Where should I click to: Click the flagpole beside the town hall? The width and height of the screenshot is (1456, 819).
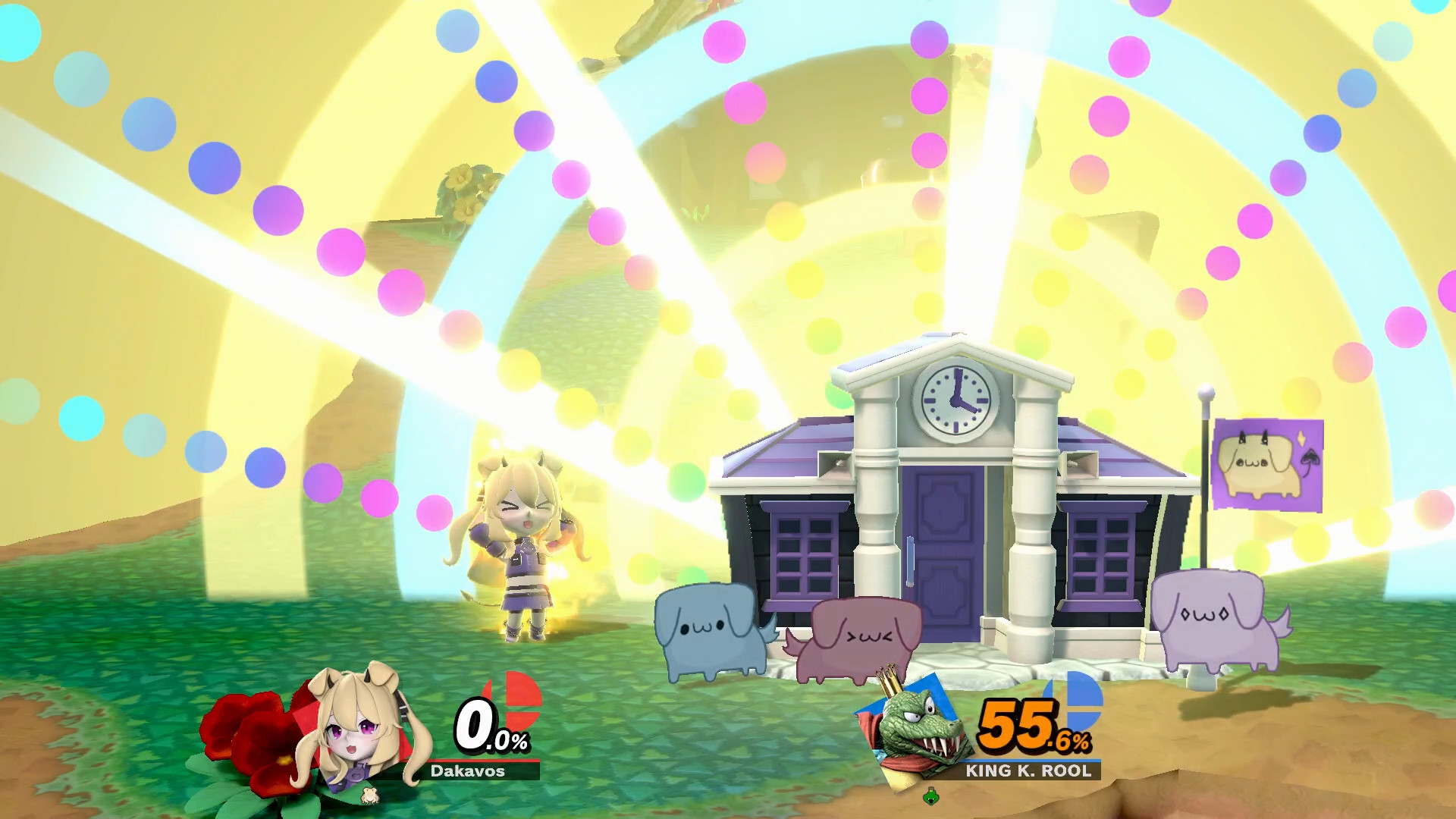tap(1204, 531)
